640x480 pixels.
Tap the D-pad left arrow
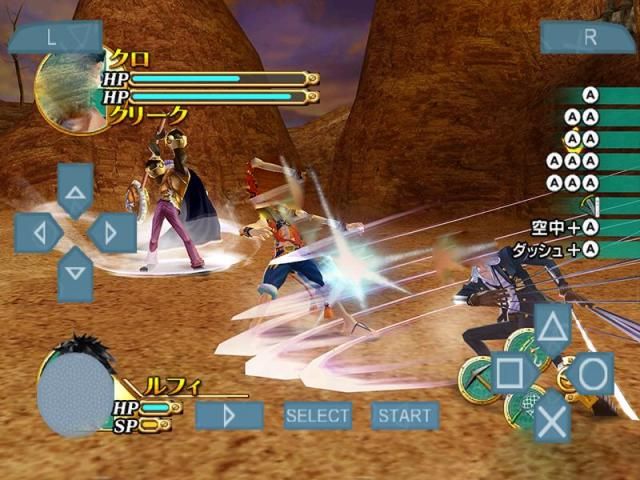point(38,233)
